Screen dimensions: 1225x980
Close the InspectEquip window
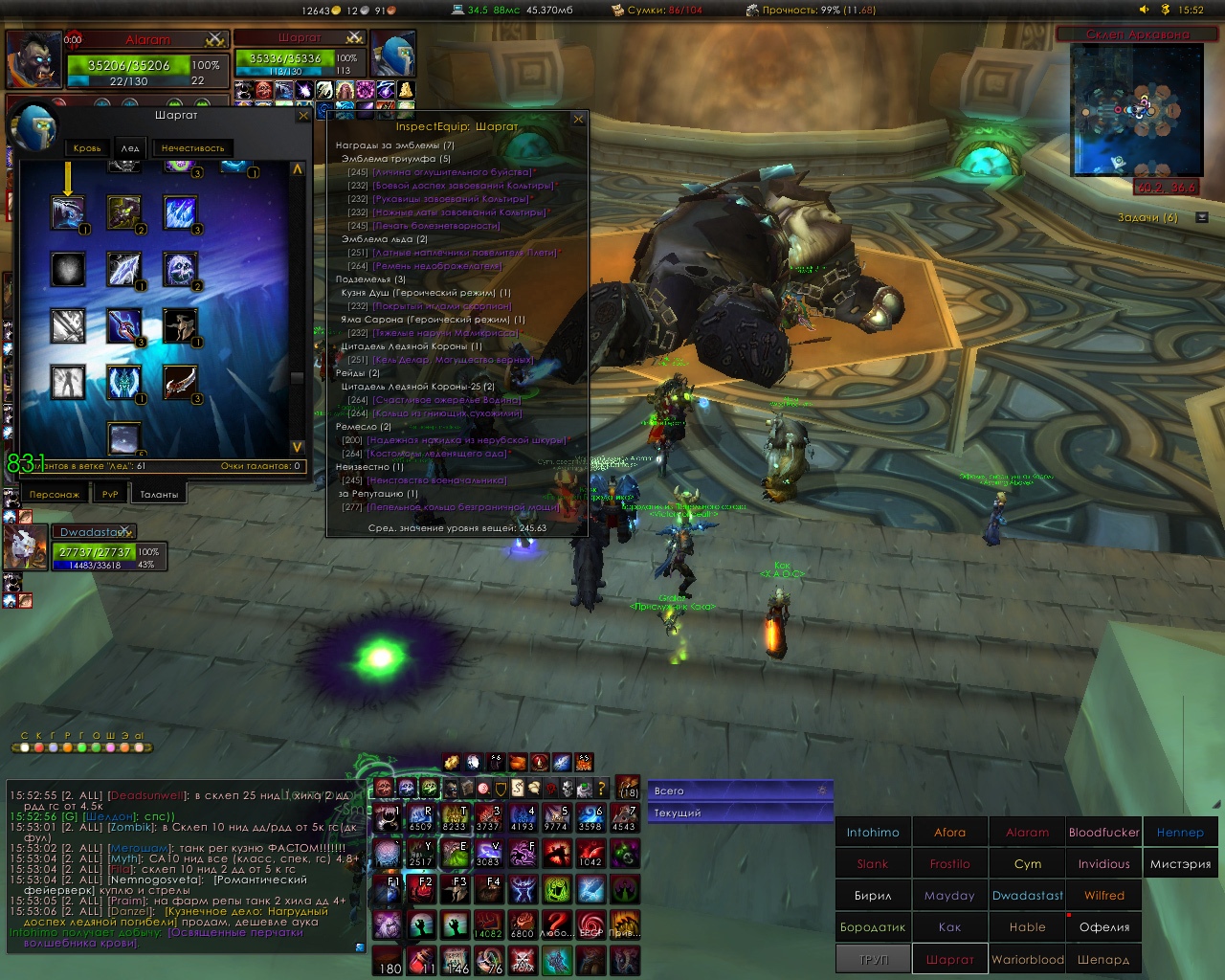click(x=578, y=120)
